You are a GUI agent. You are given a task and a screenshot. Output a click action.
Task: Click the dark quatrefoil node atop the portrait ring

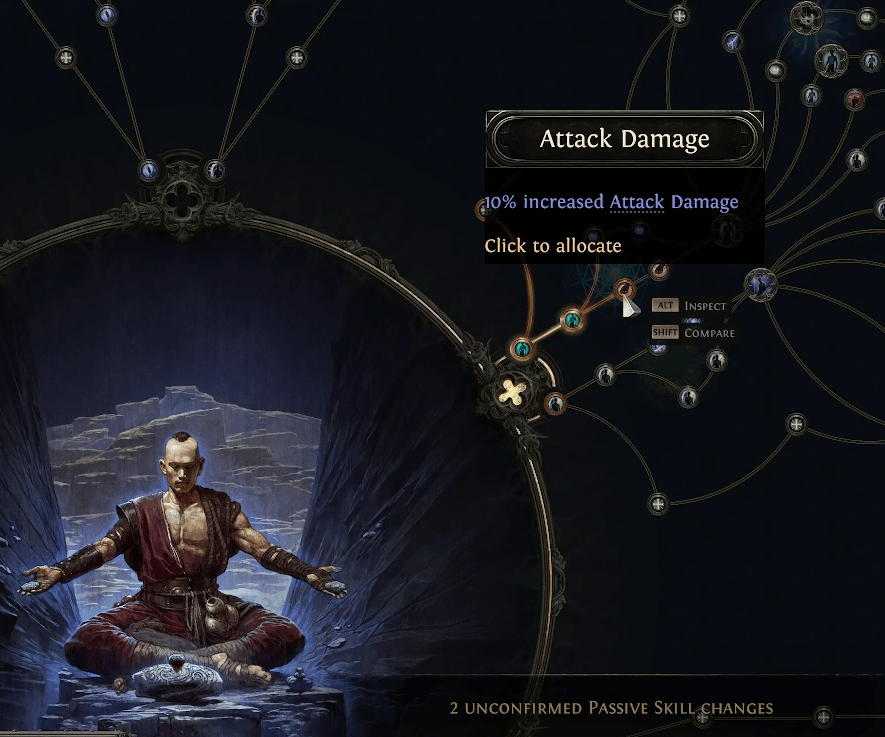tap(182, 195)
